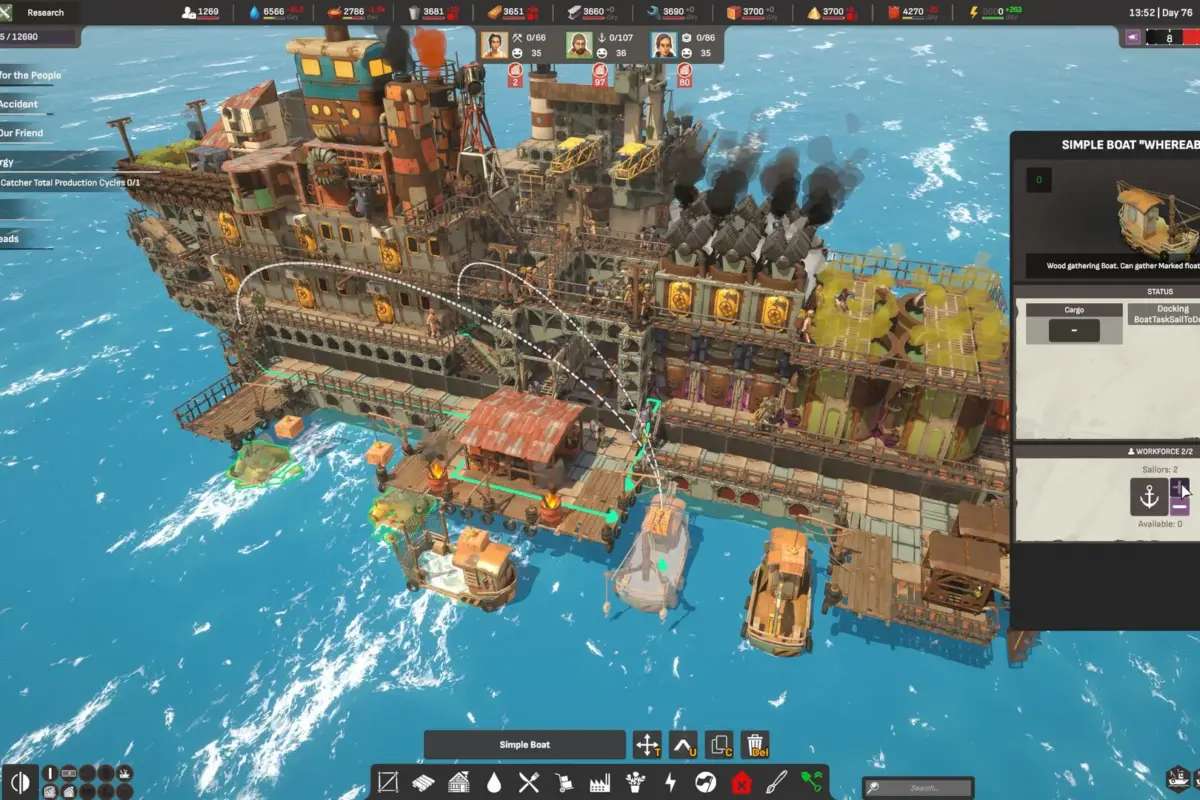Select the first colonist portrait
Viewport: 1200px width, 800px height.
(x=494, y=46)
